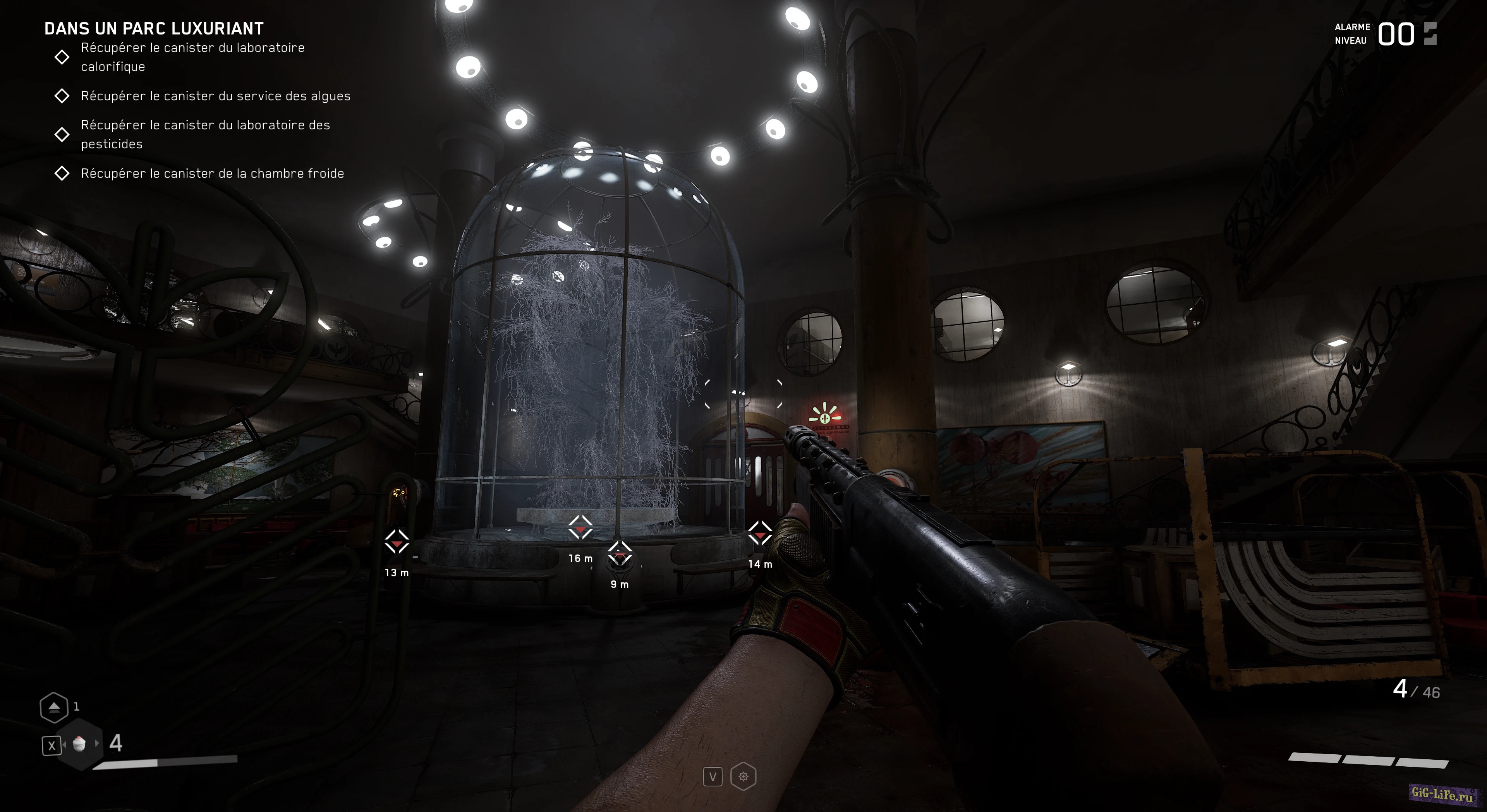The width and height of the screenshot is (1487, 812).
Task: Choose the 'chambre froide' canister objective
Action: point(212,173)
